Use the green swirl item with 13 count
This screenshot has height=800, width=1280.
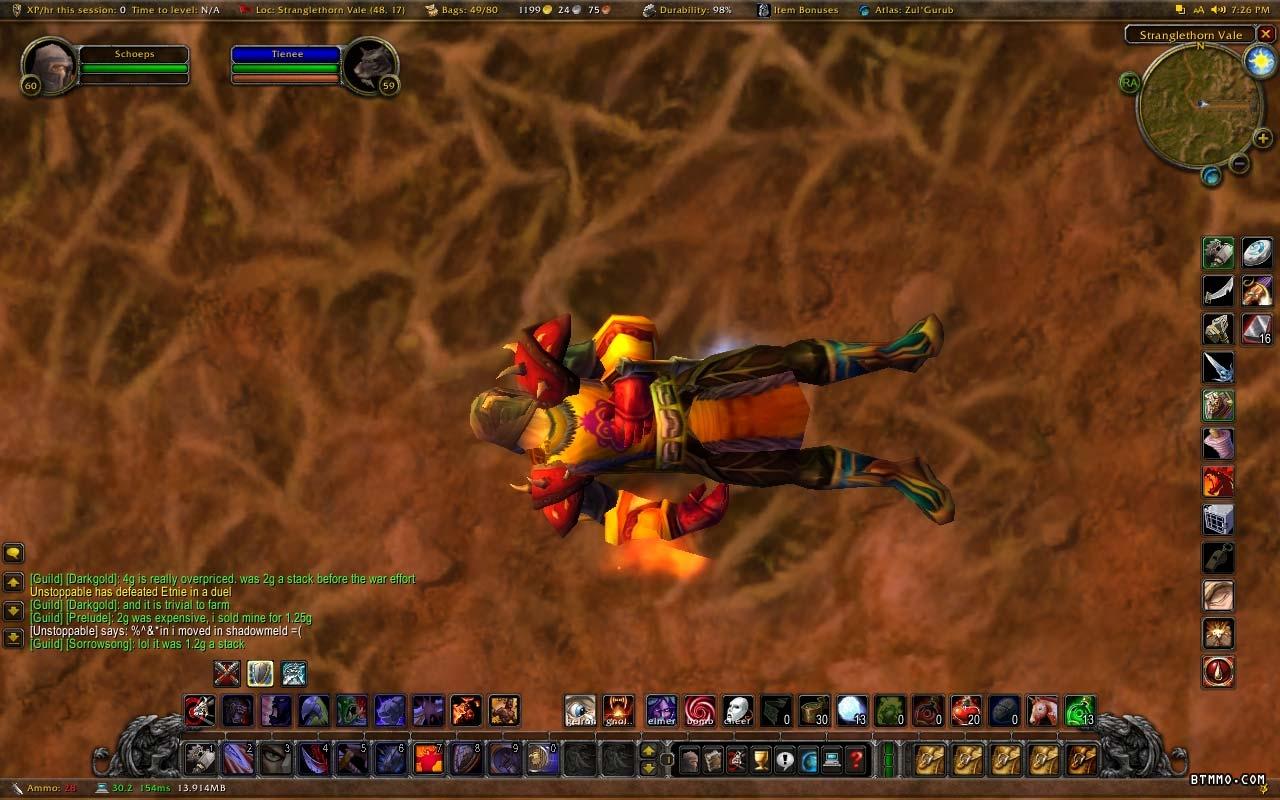1080,710
